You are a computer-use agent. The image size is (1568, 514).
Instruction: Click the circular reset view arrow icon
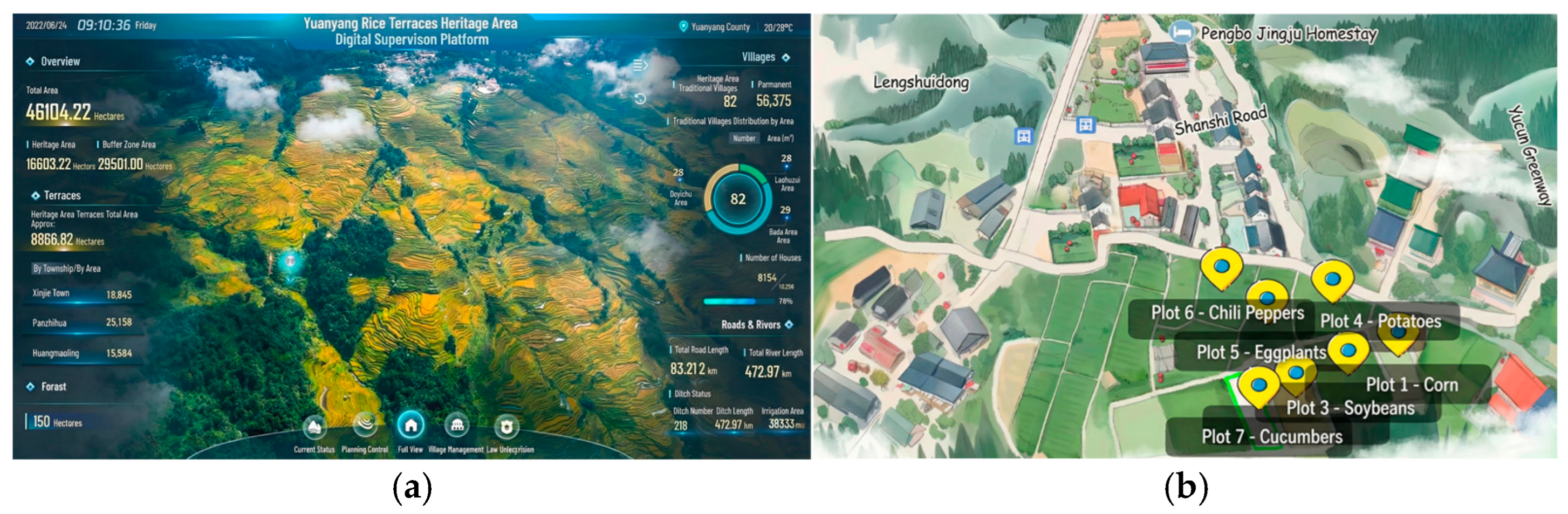click(640, 99)
